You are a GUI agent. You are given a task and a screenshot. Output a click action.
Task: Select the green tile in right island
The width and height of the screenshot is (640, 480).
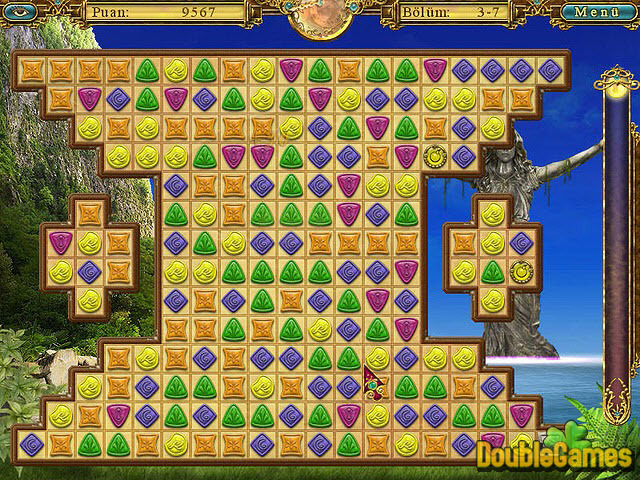click(x=492, y=271)
